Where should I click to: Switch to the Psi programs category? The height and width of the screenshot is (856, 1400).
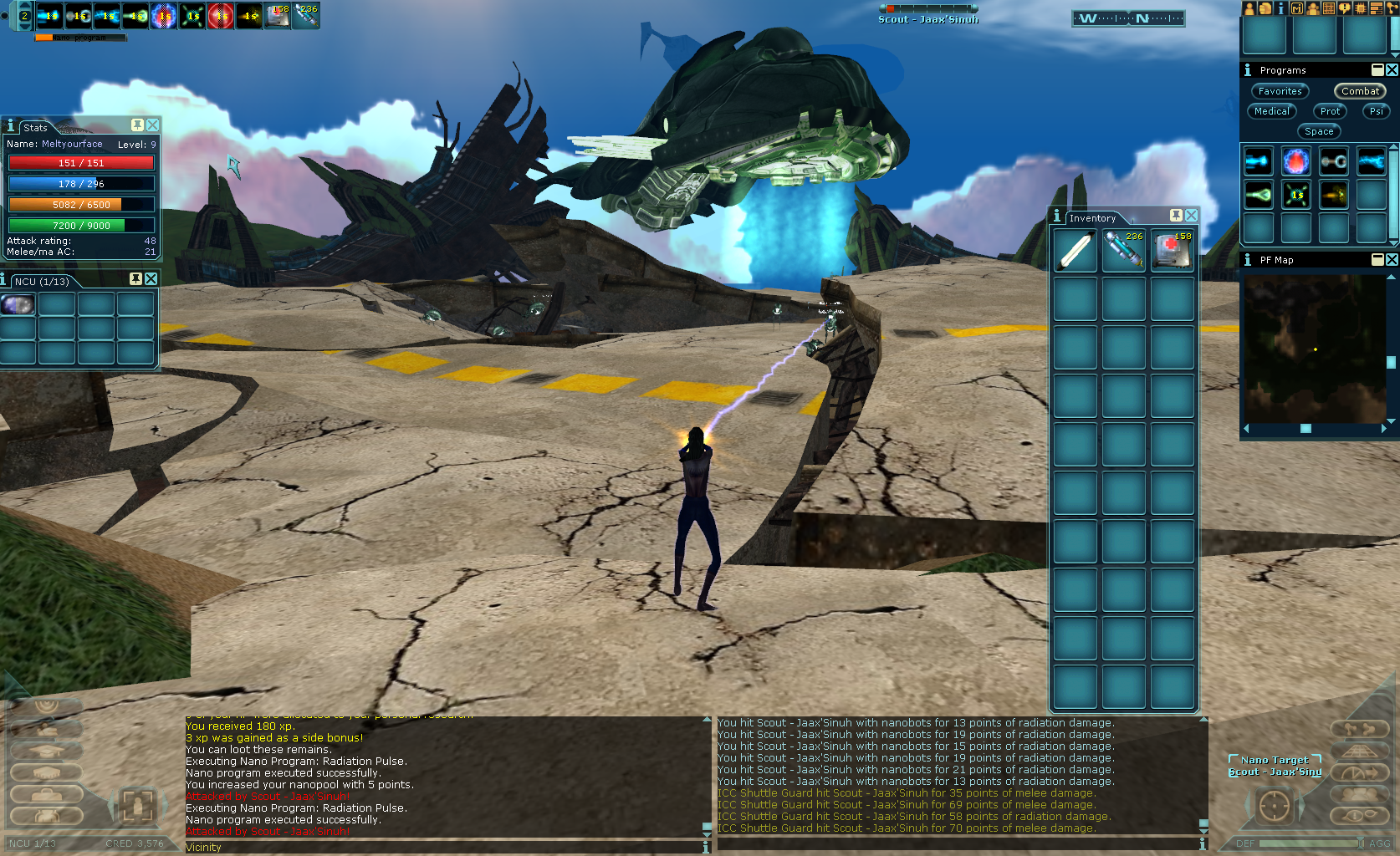[x=1376, y=111]
